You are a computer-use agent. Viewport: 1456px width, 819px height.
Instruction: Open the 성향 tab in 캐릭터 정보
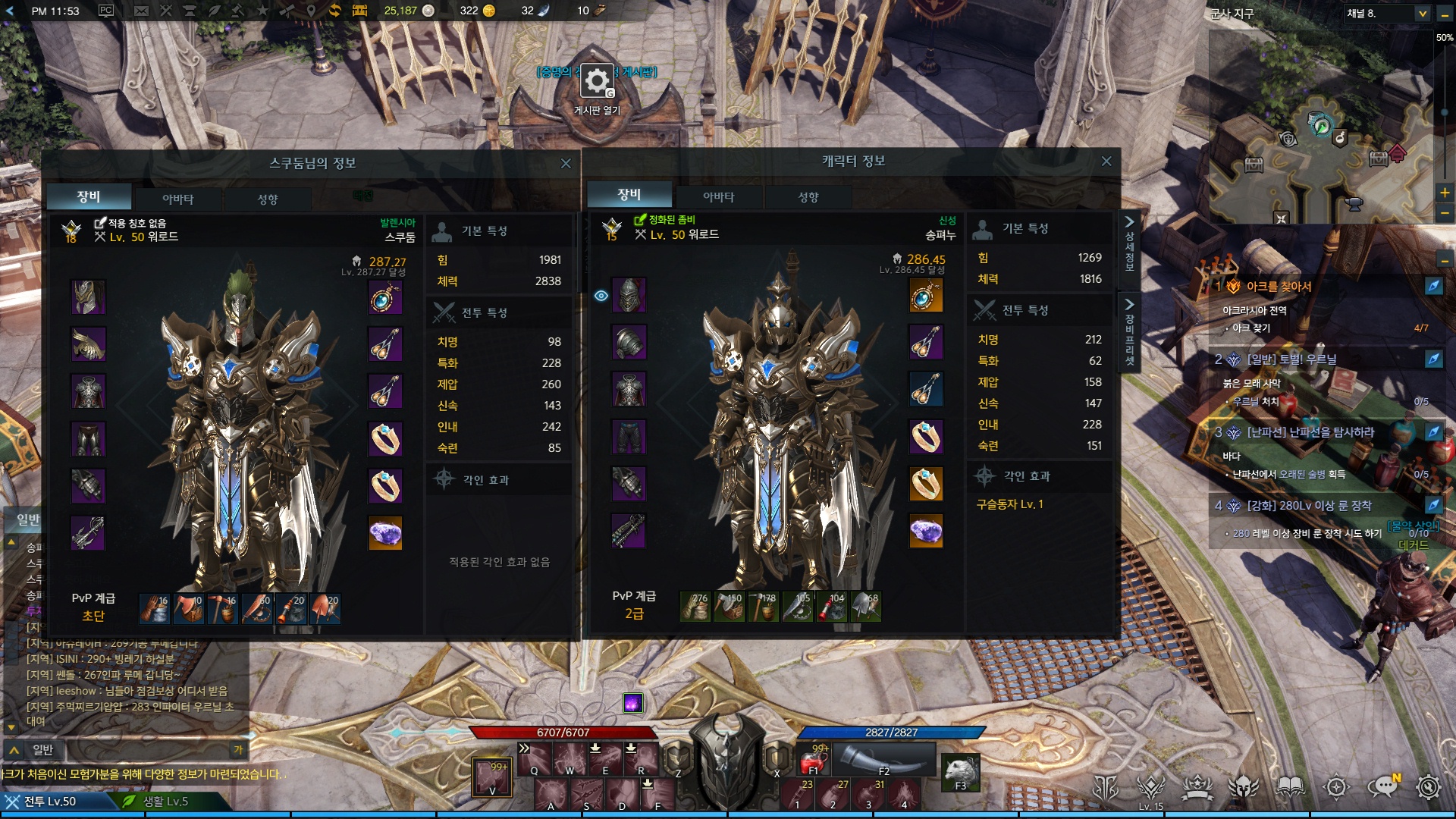point(808,197)
